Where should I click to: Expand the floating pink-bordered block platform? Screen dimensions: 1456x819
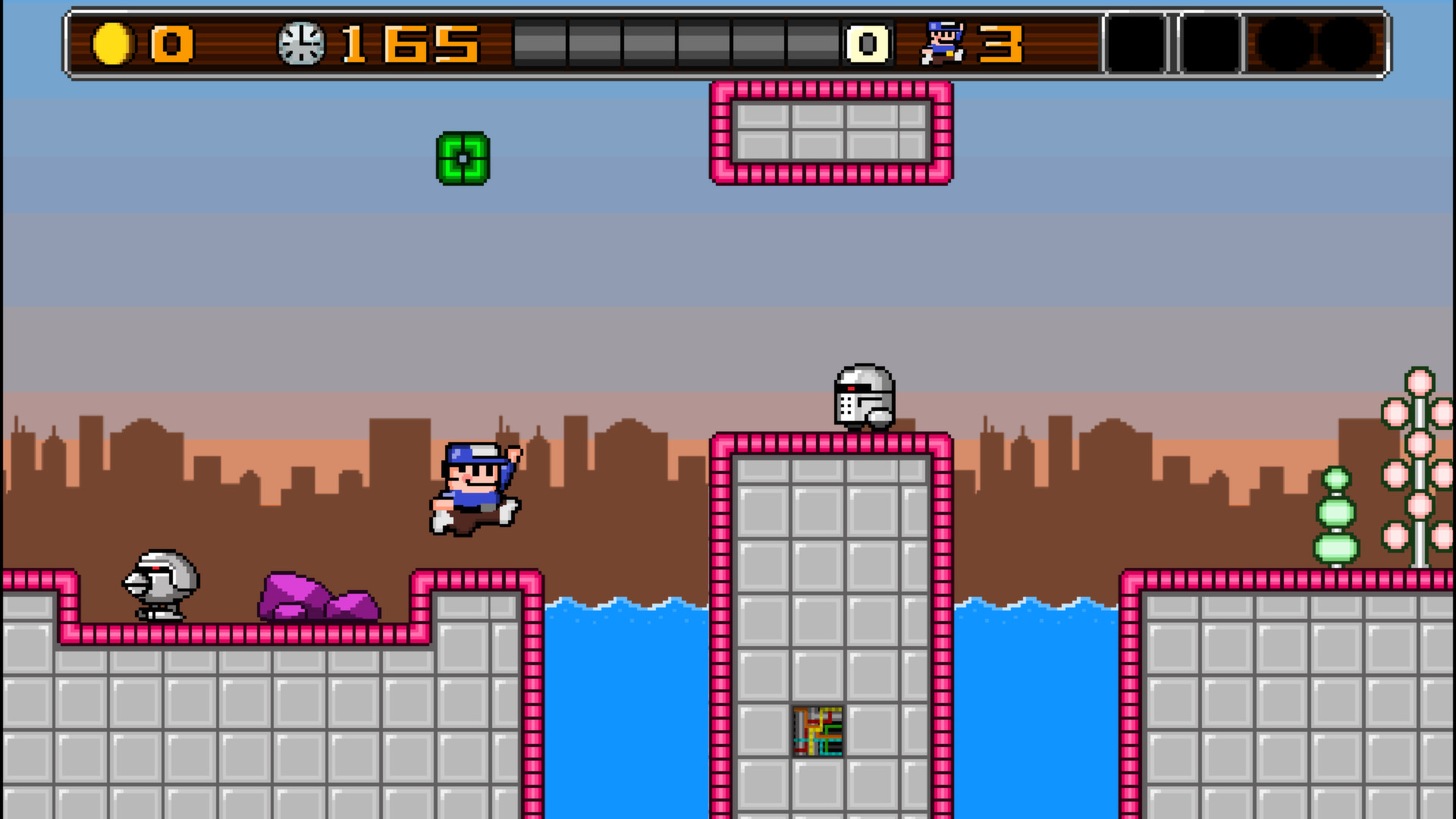click(x=830, y=133)
